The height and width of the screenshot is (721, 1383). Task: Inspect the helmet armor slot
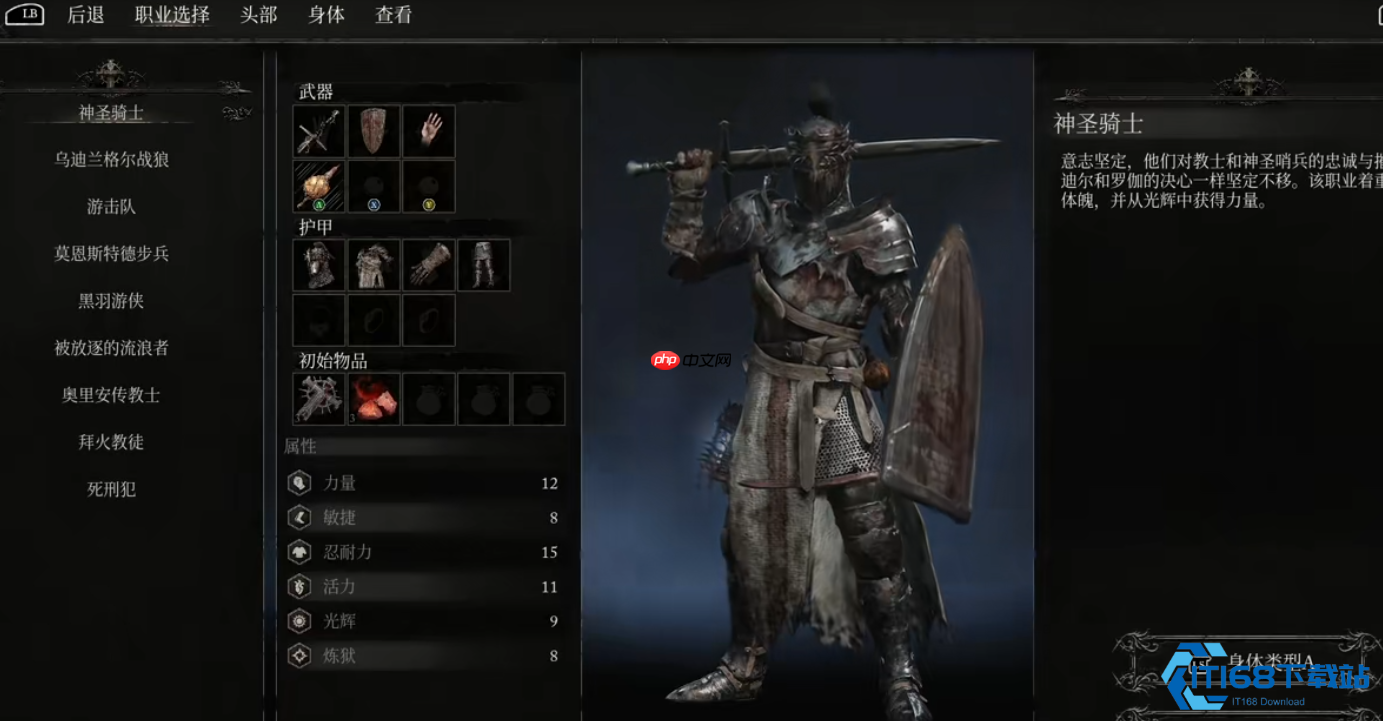tap(319, 265)
